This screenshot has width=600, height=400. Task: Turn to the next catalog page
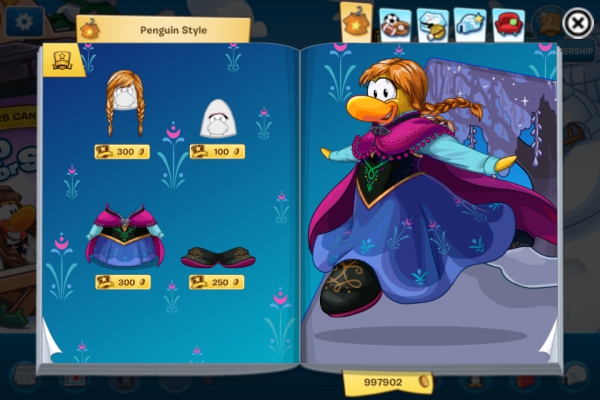pos(548,345)
